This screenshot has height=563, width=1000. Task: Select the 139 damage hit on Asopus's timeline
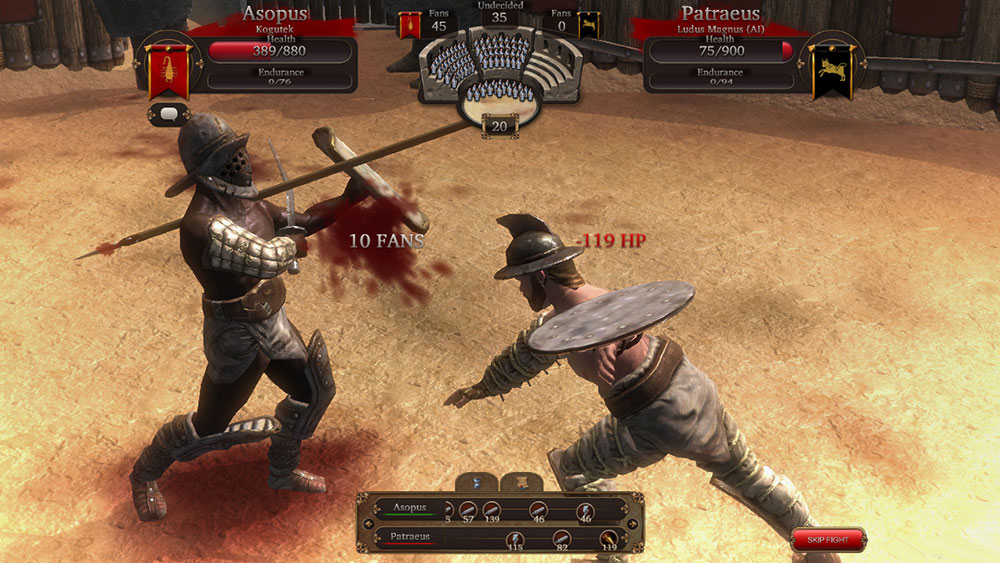(x=491, y=509)
